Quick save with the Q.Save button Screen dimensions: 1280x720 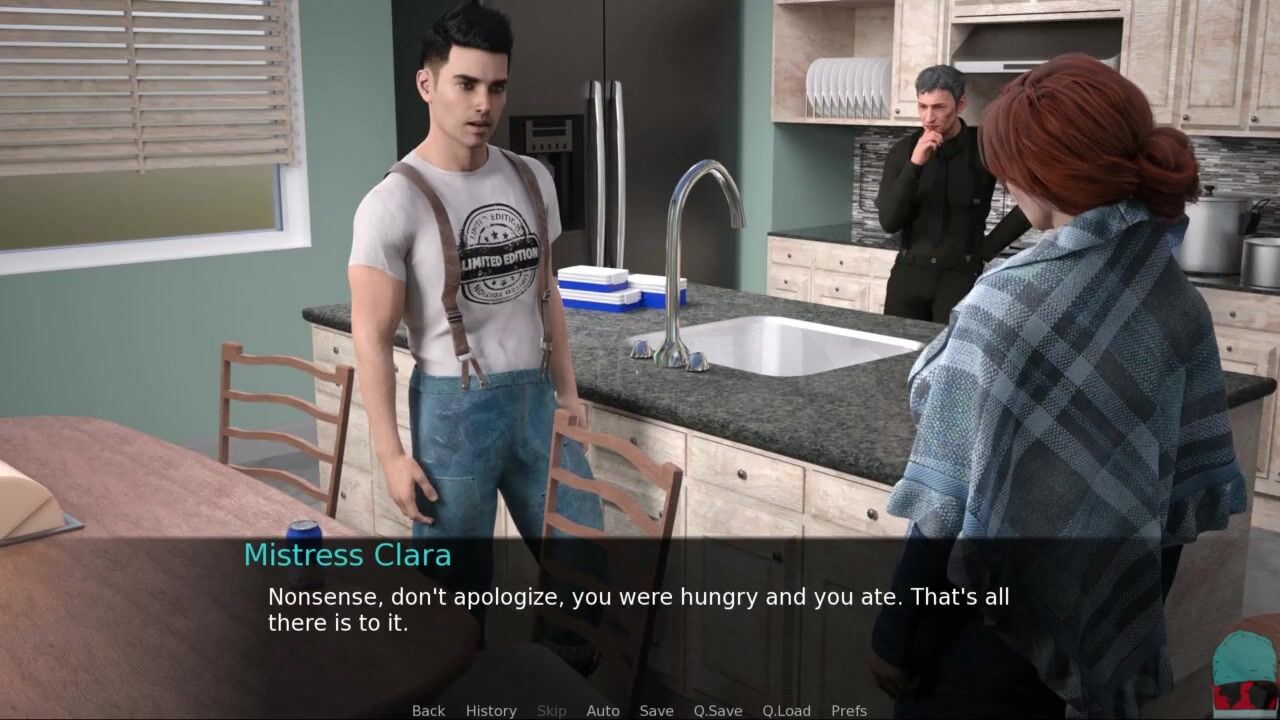(718, 710)
